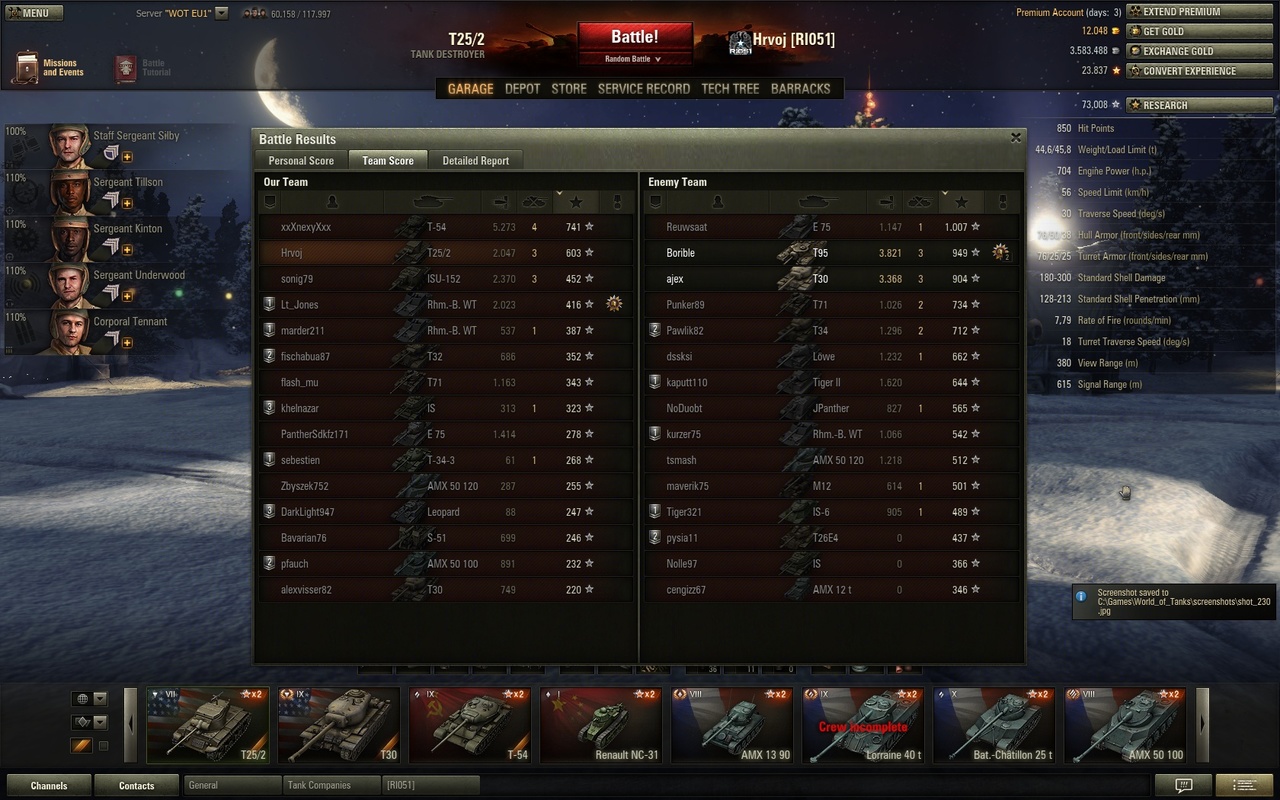1280x800 pixels.
Task: Open the Detailed Report tab
Action: (x=475, y=160)
